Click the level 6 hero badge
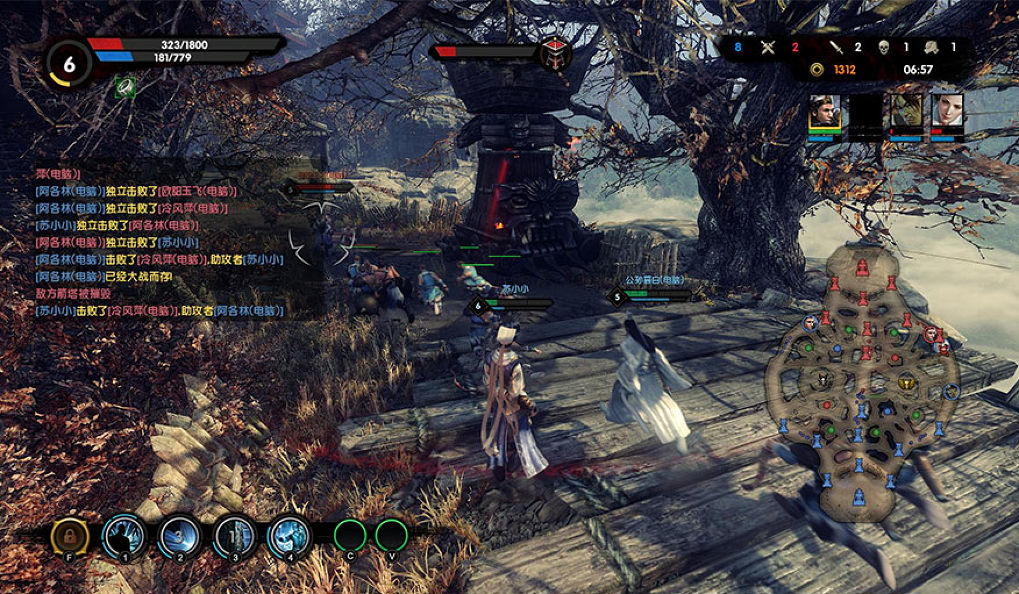 click(68, 62)
